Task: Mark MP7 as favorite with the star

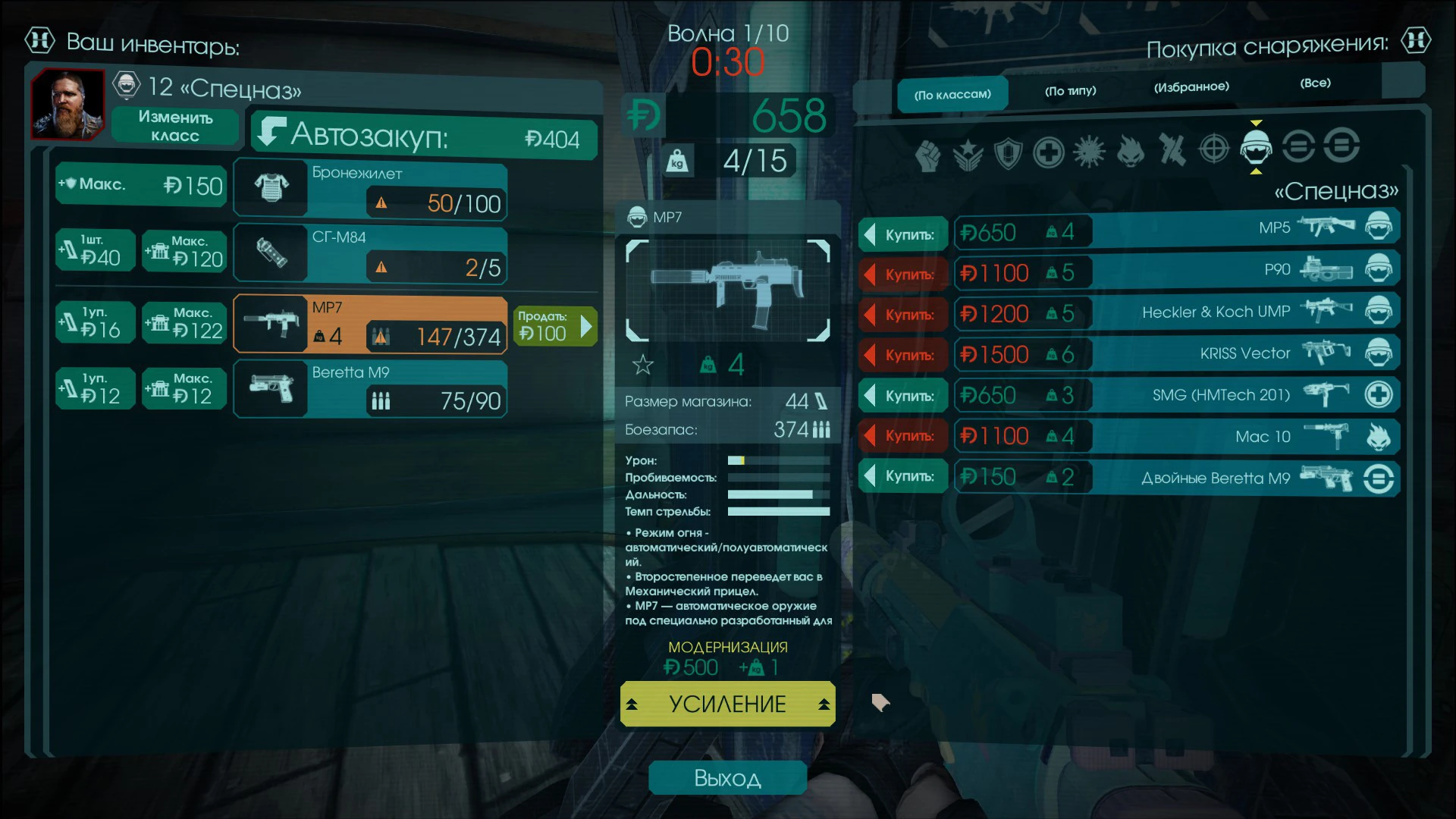Action: tap(642, 365)
